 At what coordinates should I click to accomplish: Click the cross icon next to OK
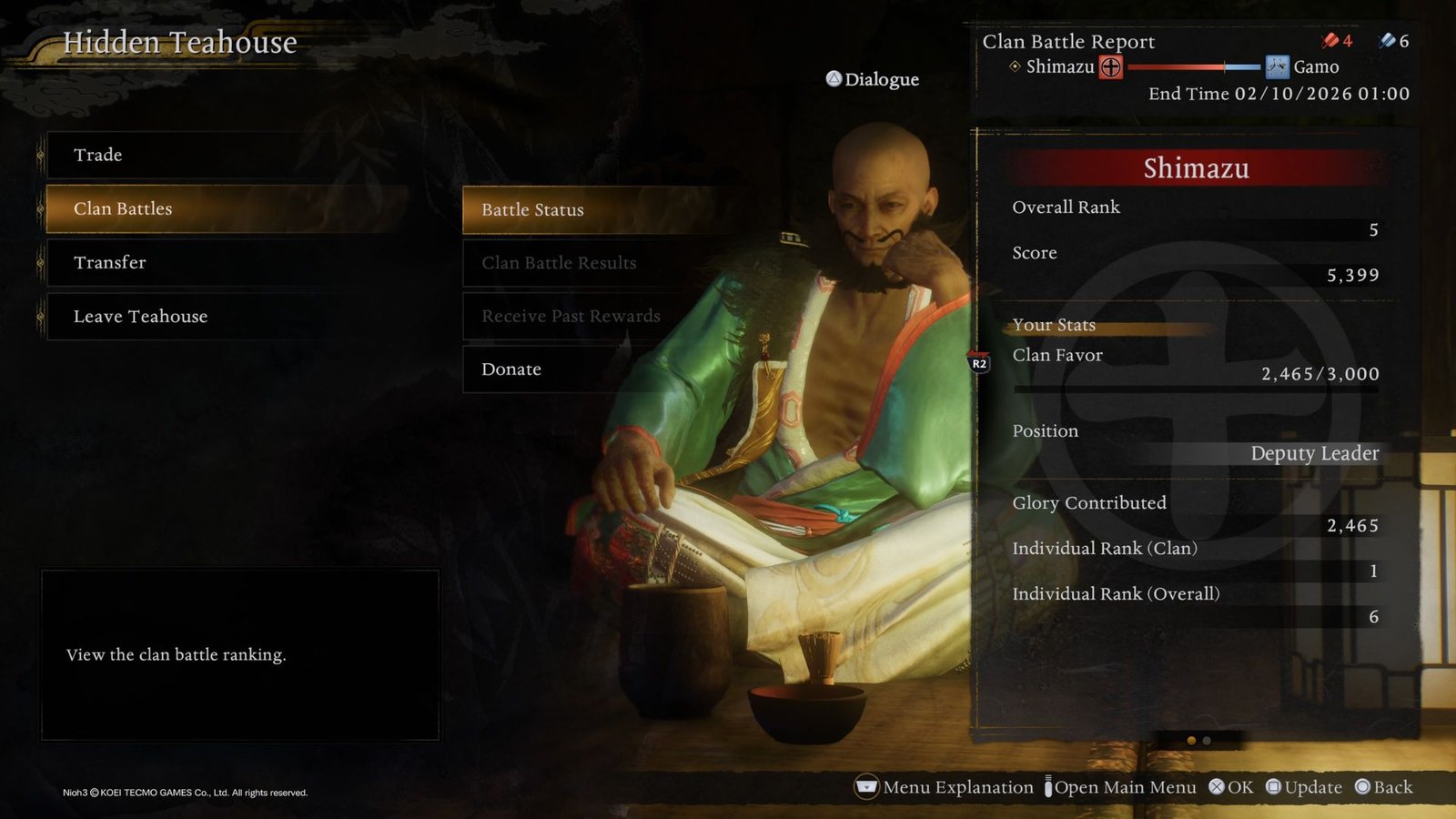pos(1215,787)
